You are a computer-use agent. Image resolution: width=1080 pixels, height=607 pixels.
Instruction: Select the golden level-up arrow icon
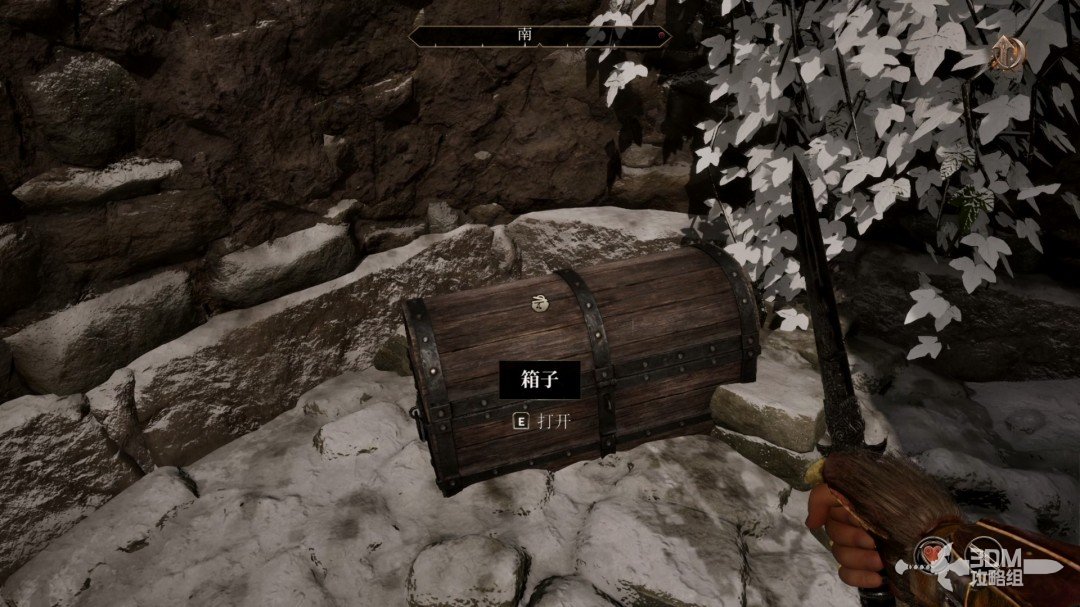(1006, 55)
